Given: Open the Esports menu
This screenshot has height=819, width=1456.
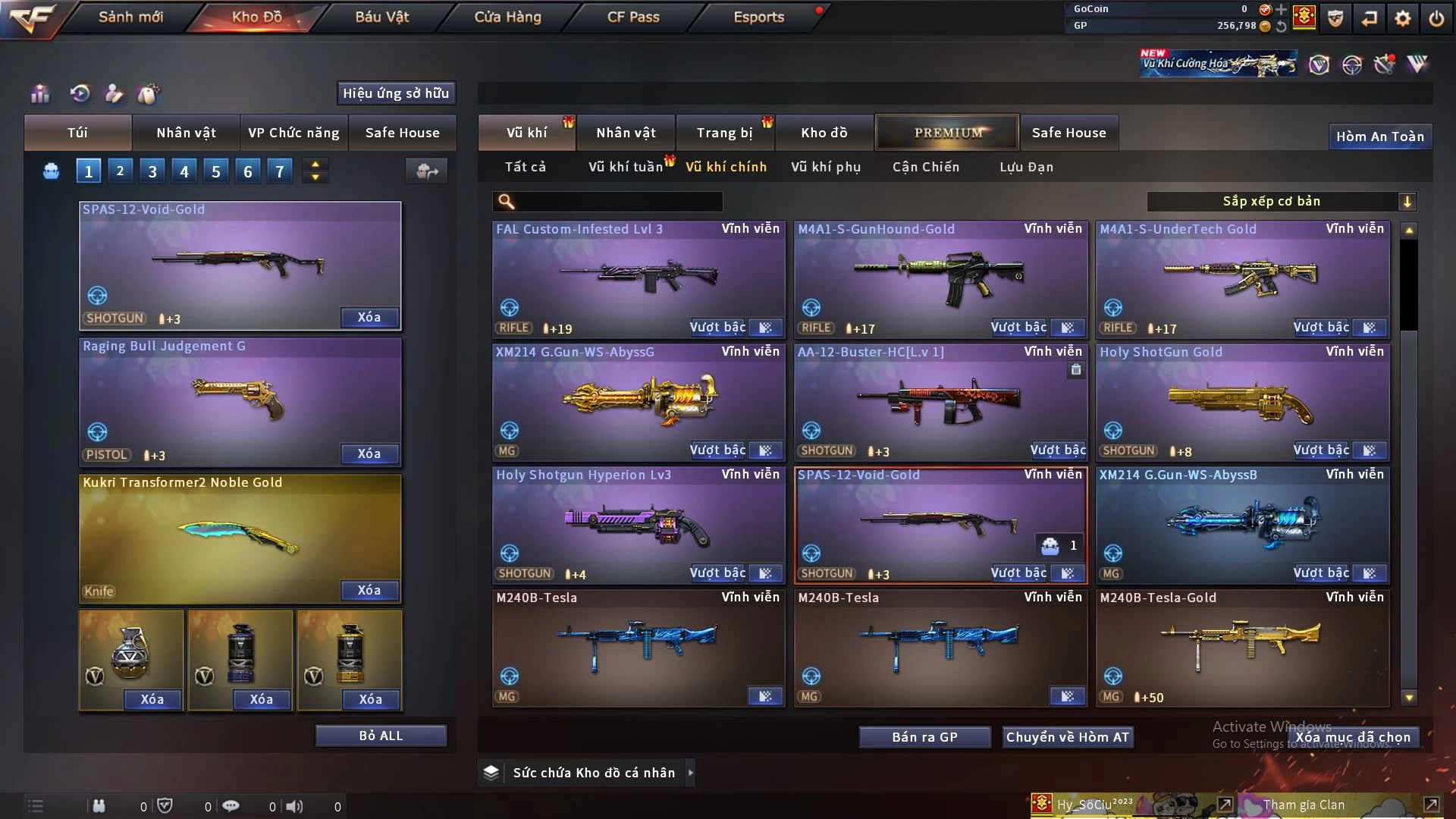Looking at the screenshot, I should click(x=758, y=17).
